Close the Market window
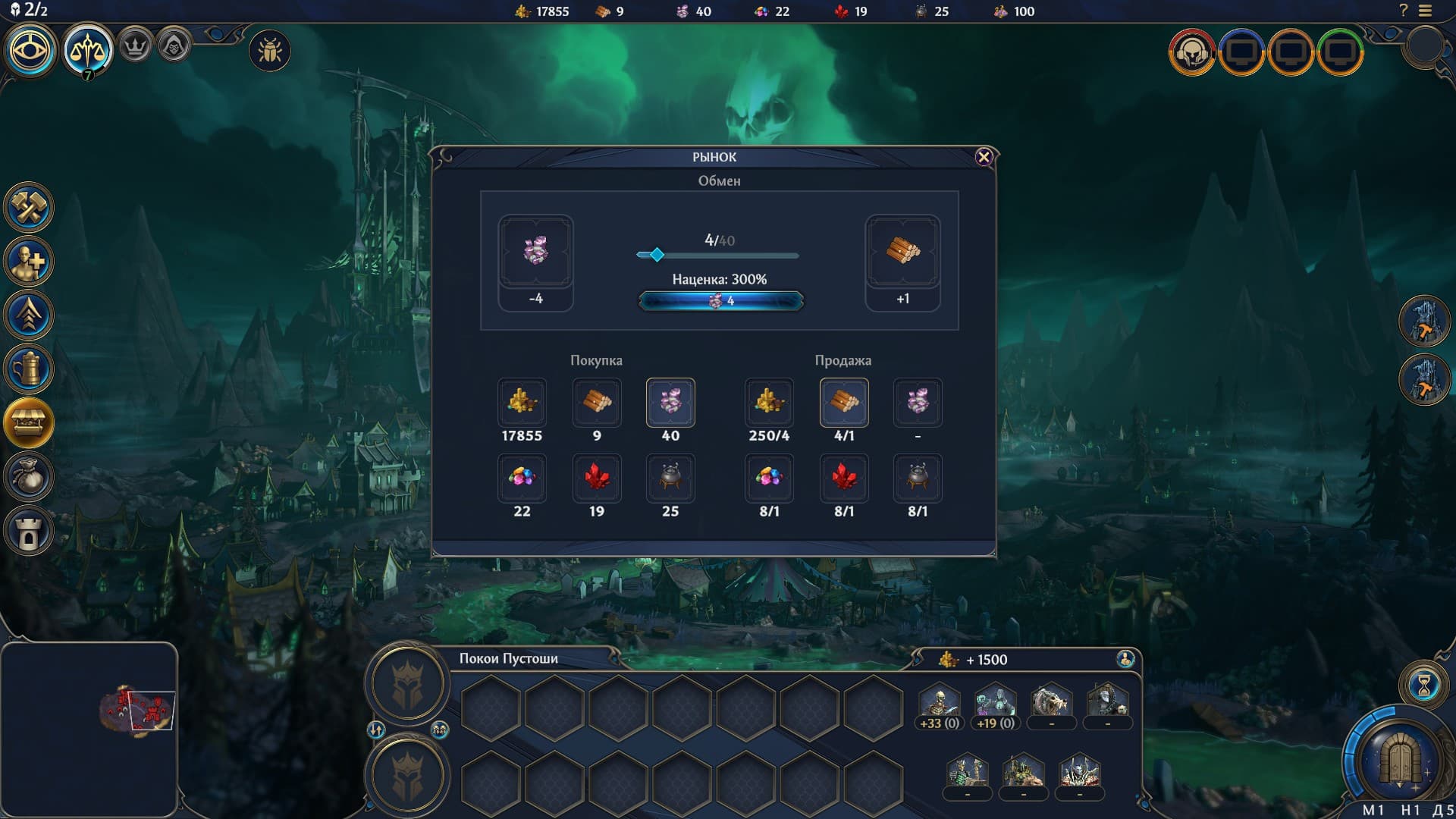Viewport: 1456px width, 819px height. [984, 157]
